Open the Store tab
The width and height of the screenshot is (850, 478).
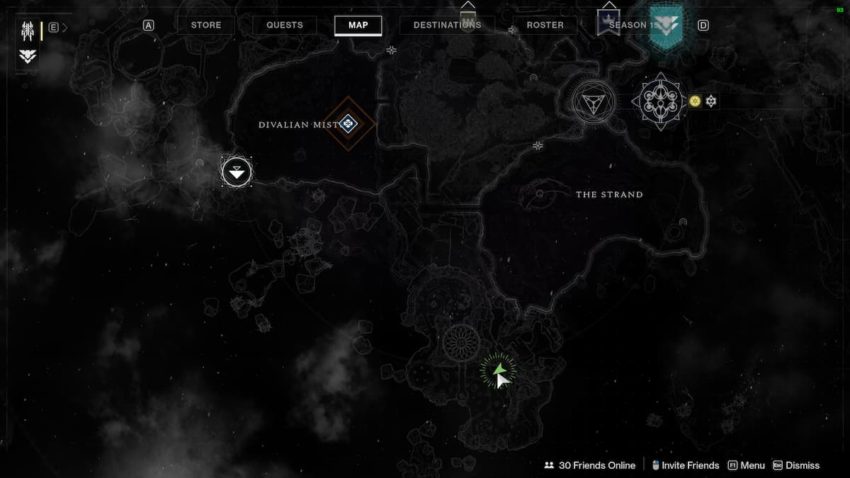pyautogui.click(x=206, y=25)
